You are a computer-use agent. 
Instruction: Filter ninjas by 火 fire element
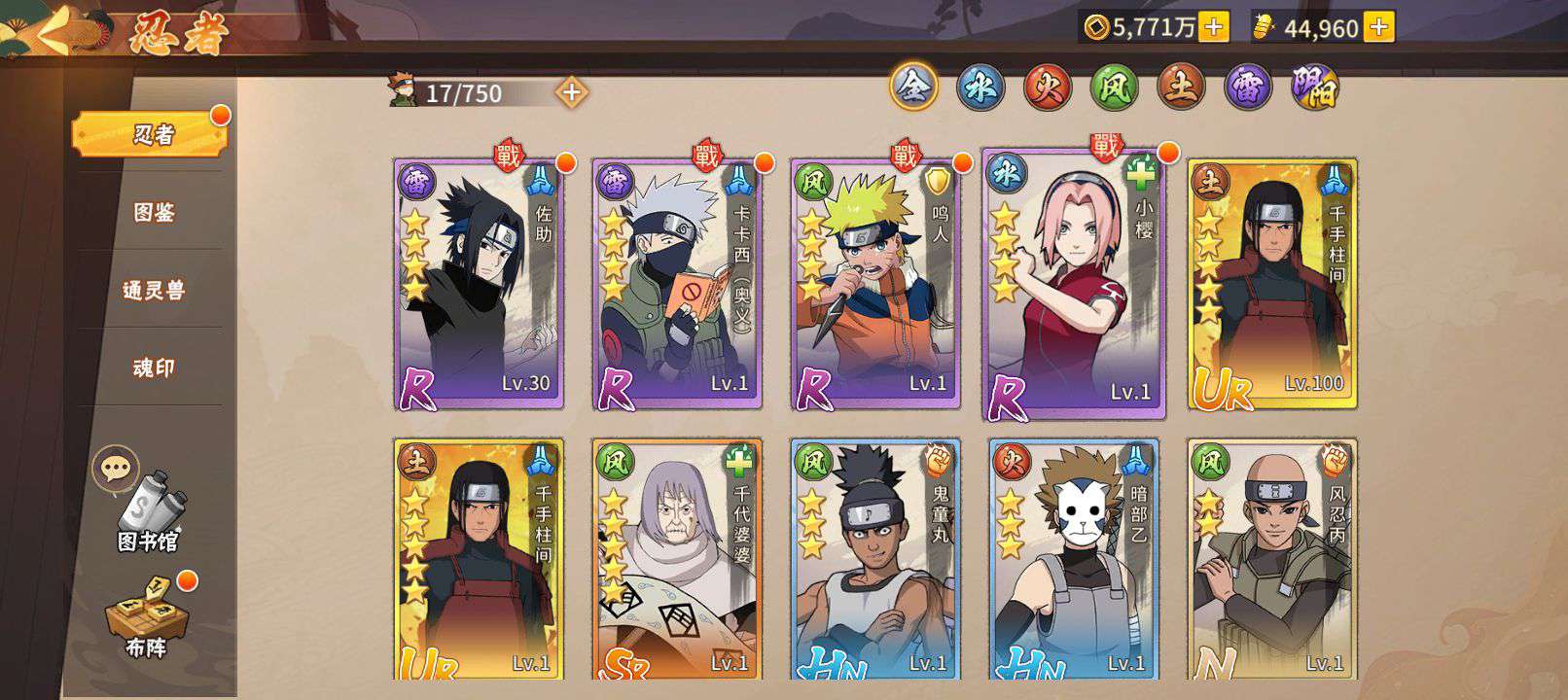coord(1047,88)
